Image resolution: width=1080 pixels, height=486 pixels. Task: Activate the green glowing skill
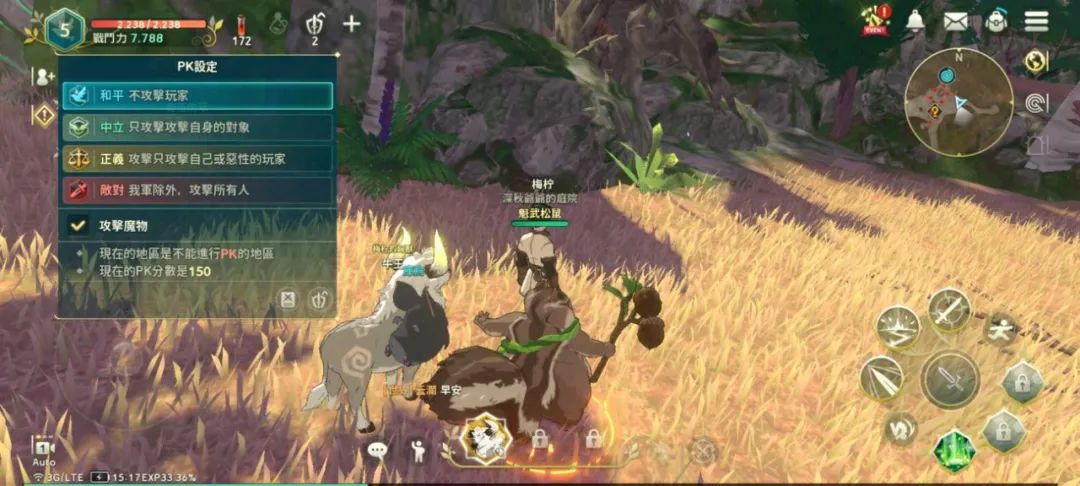click(x=954, y=449)
